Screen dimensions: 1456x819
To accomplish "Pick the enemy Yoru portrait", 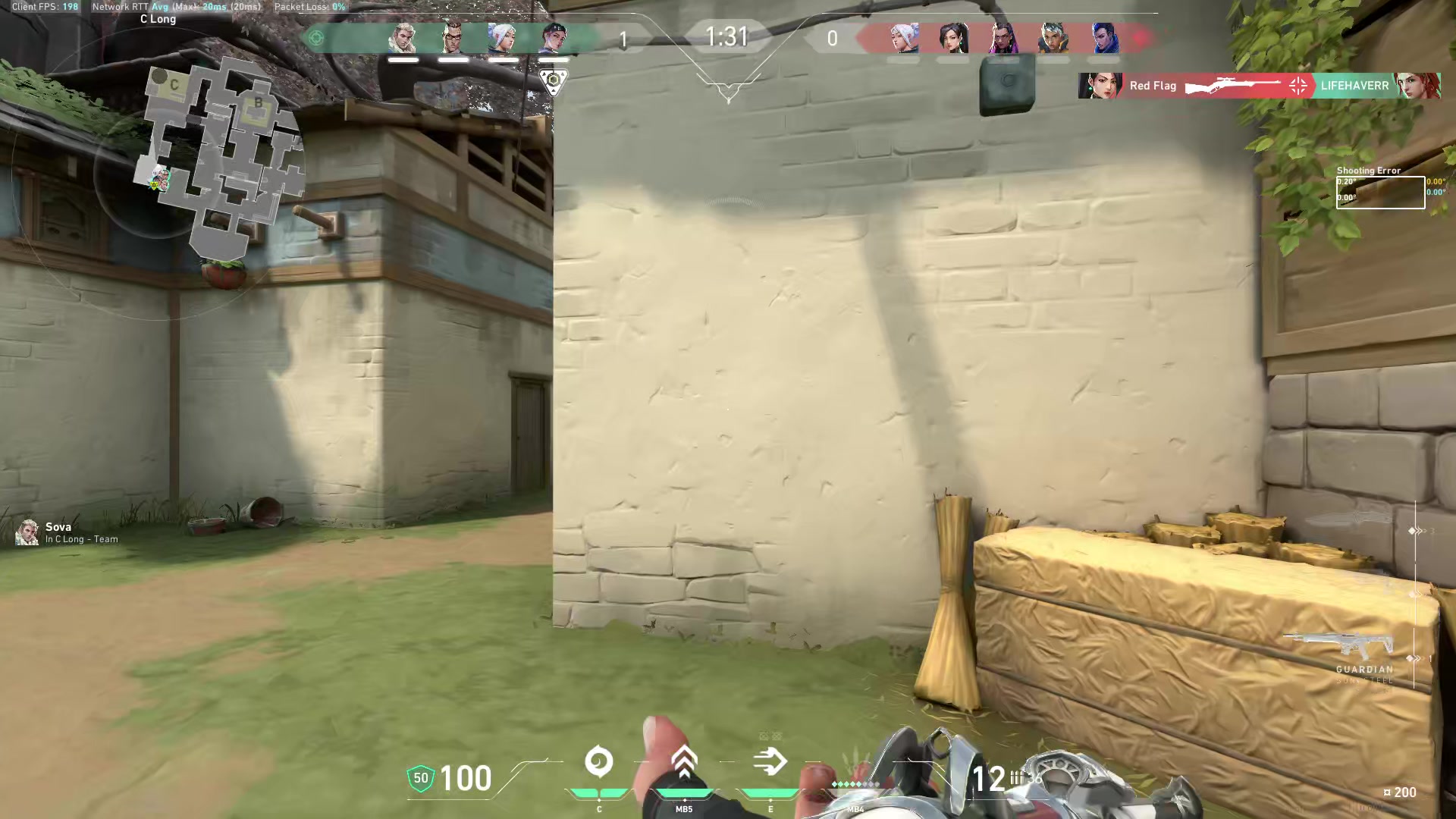I will pos(1103,37).
